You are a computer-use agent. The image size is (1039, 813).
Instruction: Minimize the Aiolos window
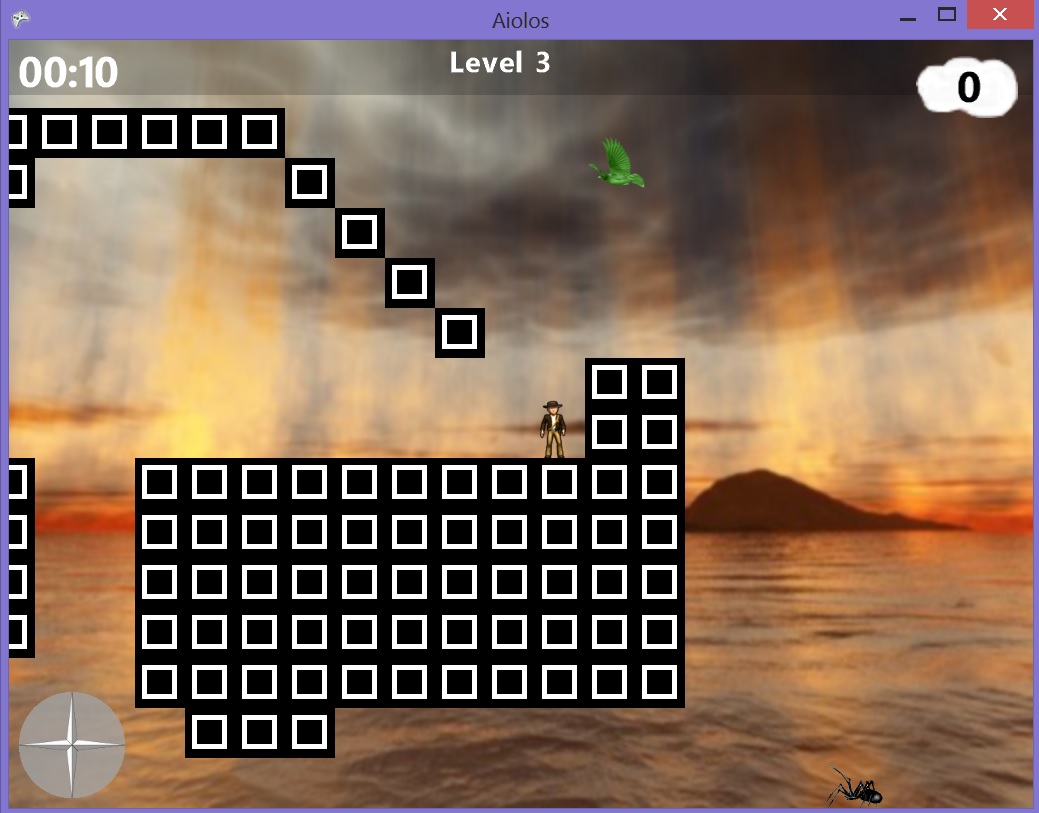point(908,18)
